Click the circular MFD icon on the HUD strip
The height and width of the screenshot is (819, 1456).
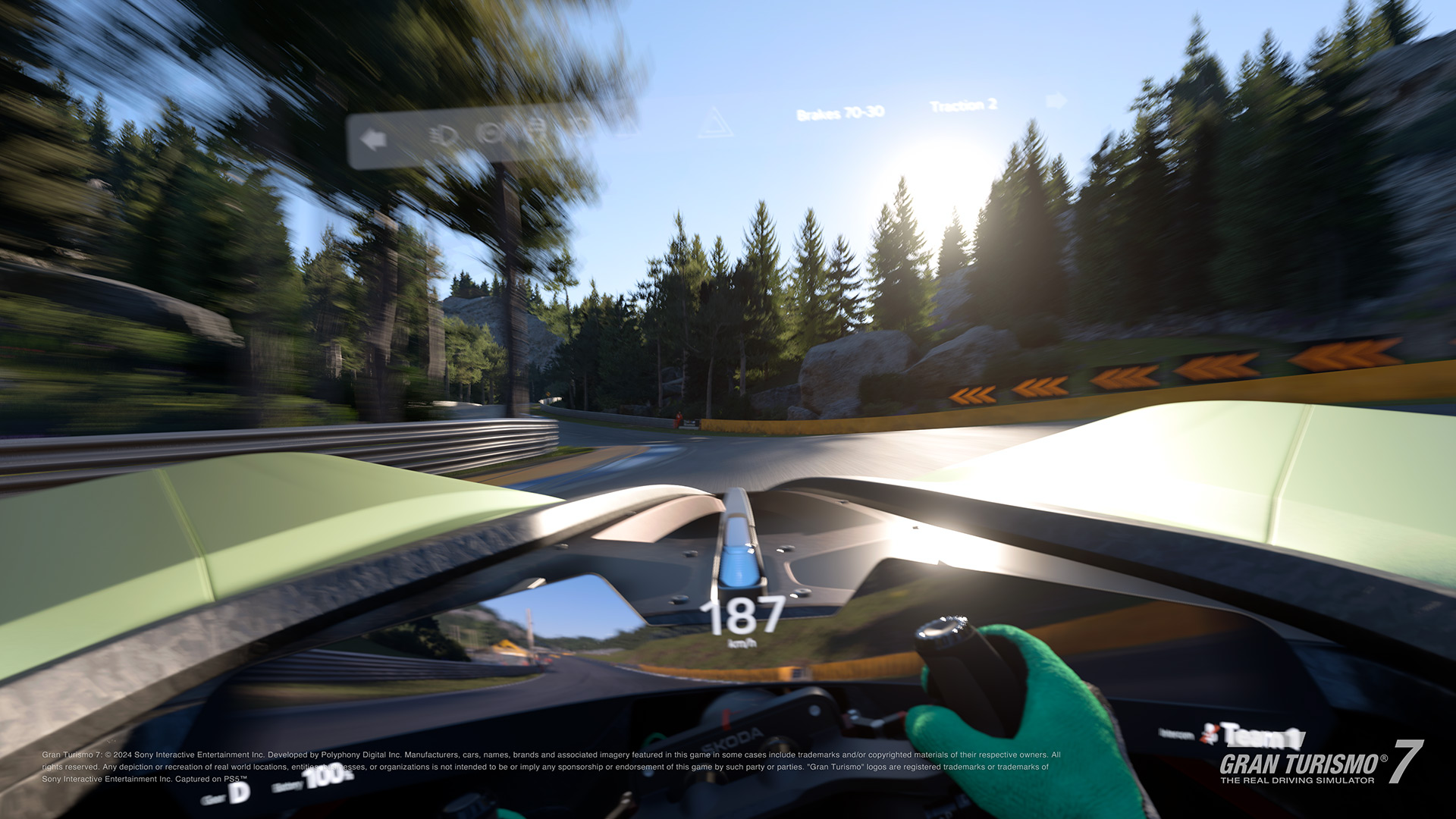[488, 130]
